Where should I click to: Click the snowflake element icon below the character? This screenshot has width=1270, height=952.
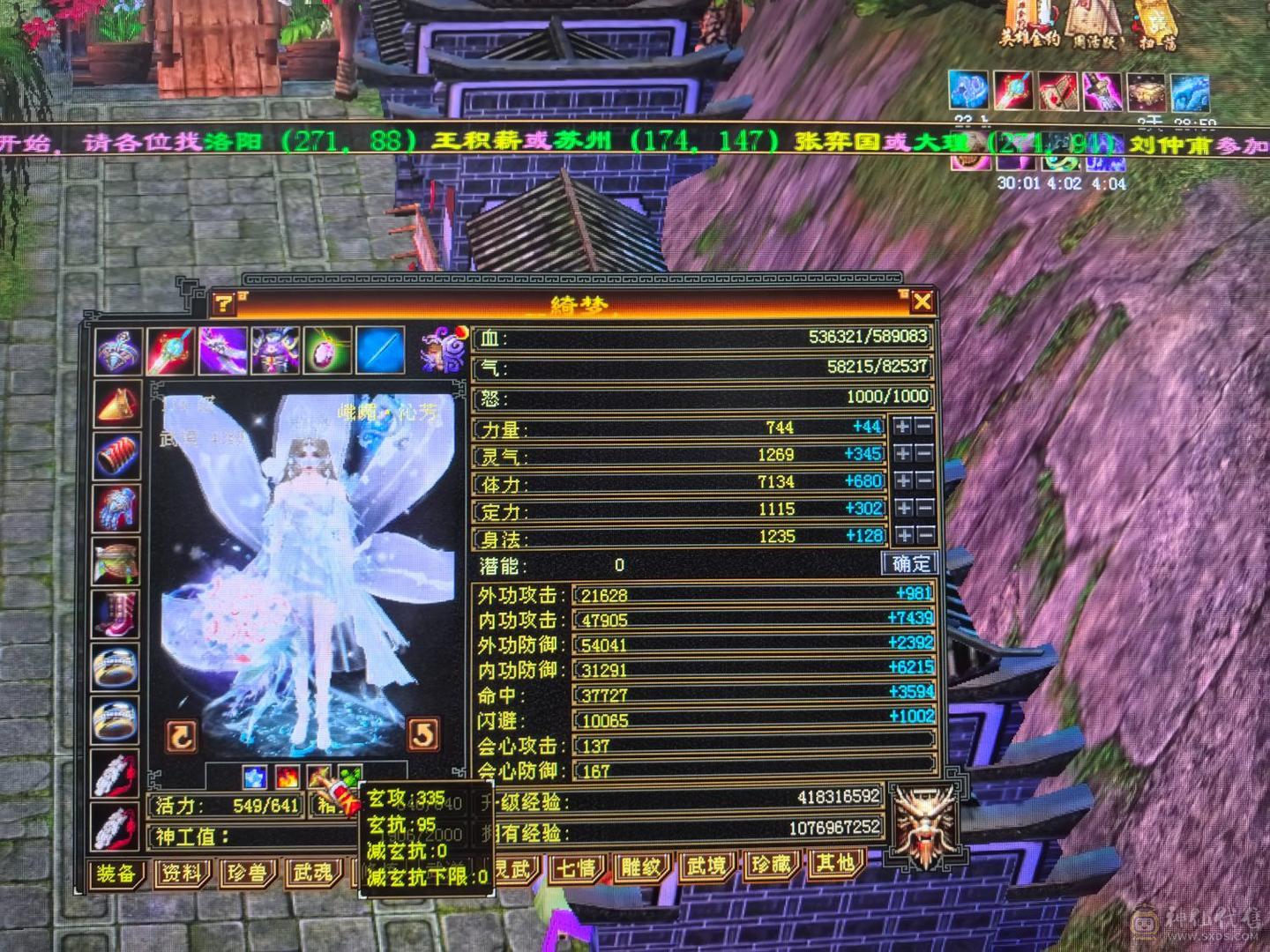click(x=256, y=777)
